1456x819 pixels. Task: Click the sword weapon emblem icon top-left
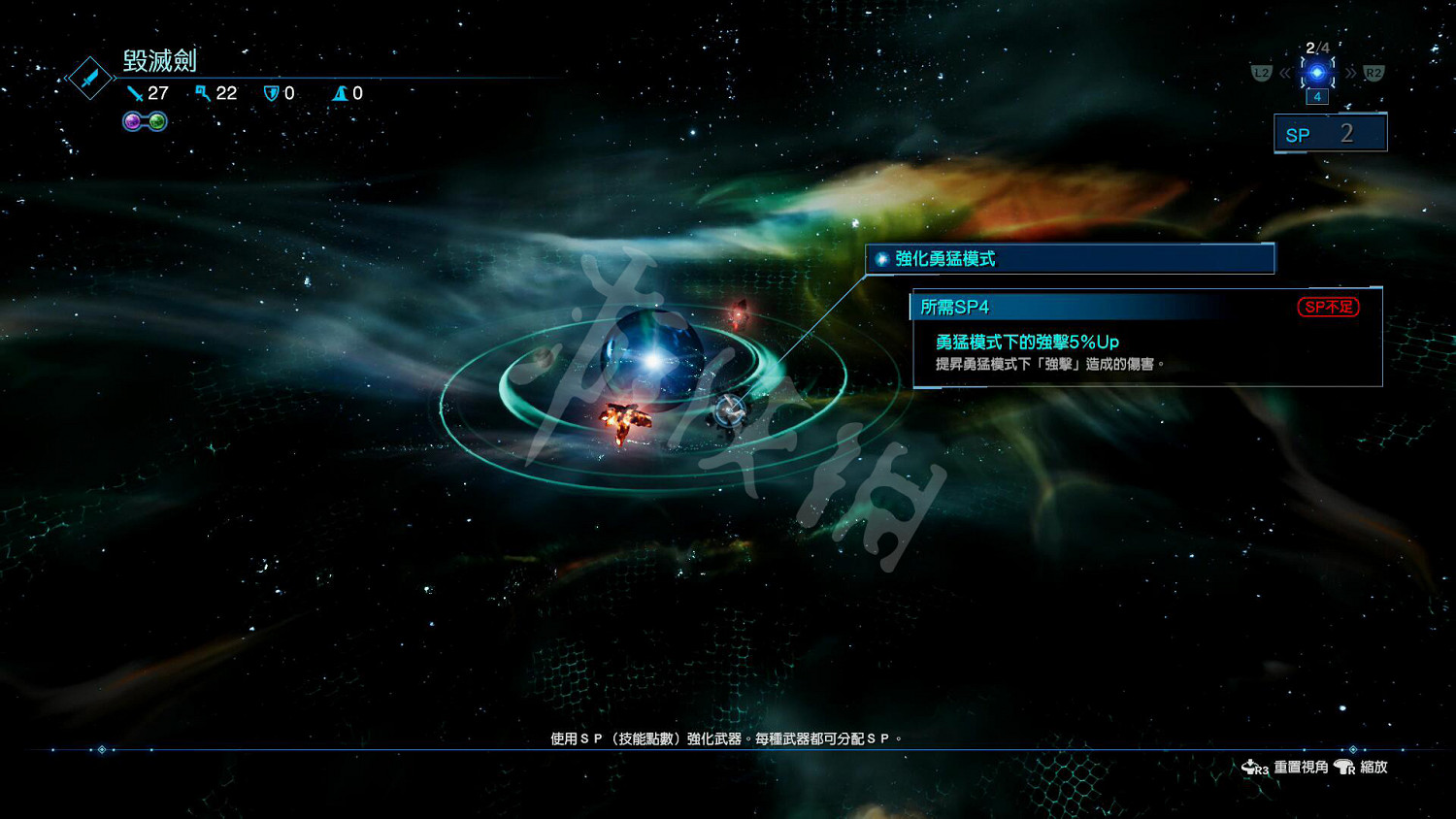click(x=91, y=80)
